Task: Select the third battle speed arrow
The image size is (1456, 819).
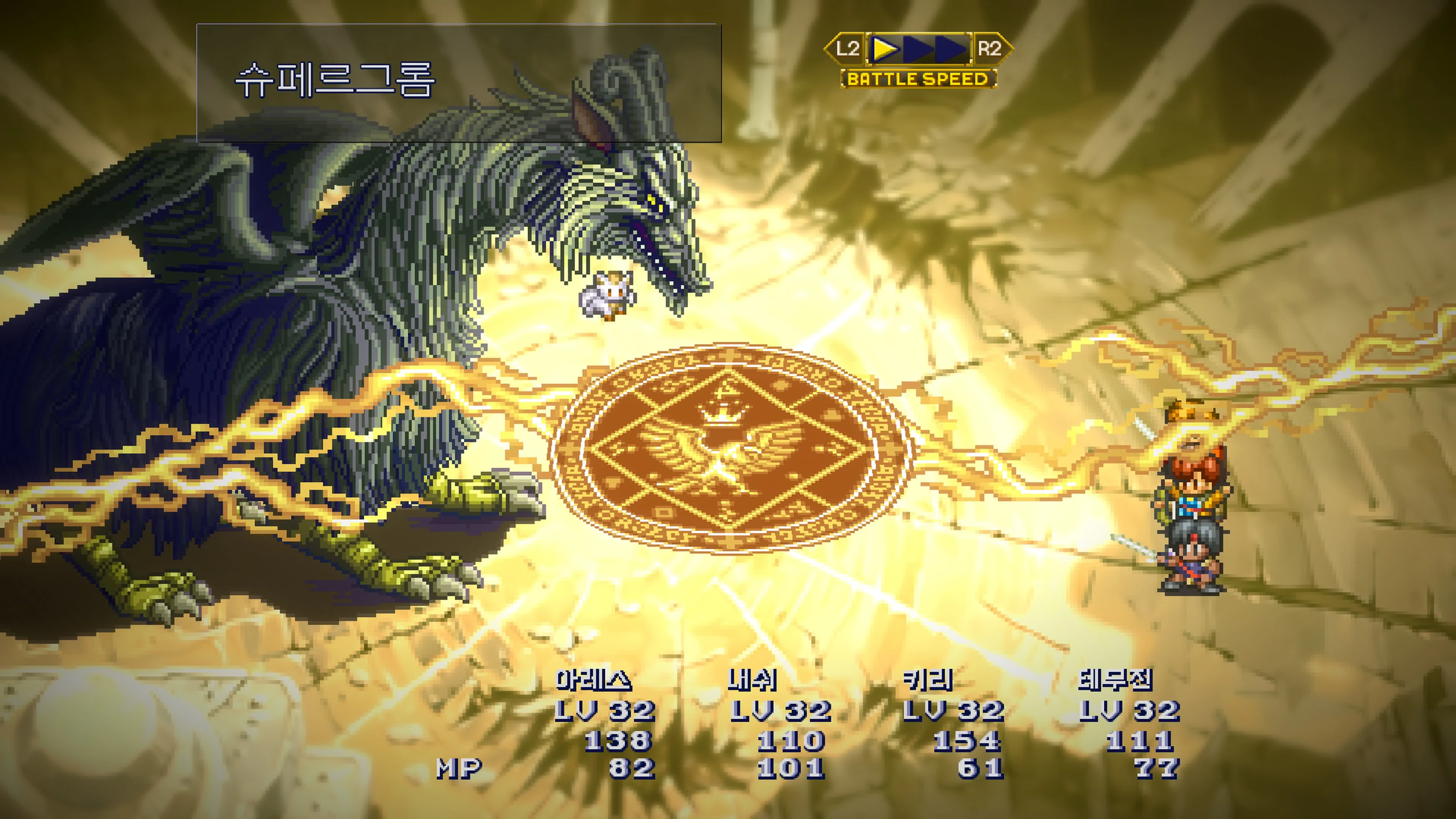Action: pos(949,49)
